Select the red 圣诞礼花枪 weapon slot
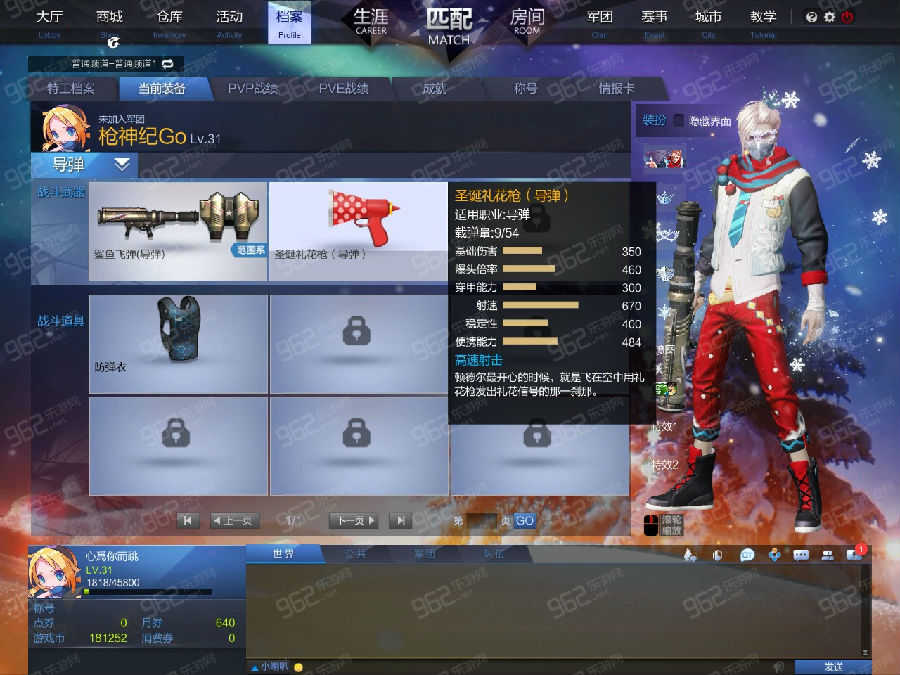 coord(358,230)
